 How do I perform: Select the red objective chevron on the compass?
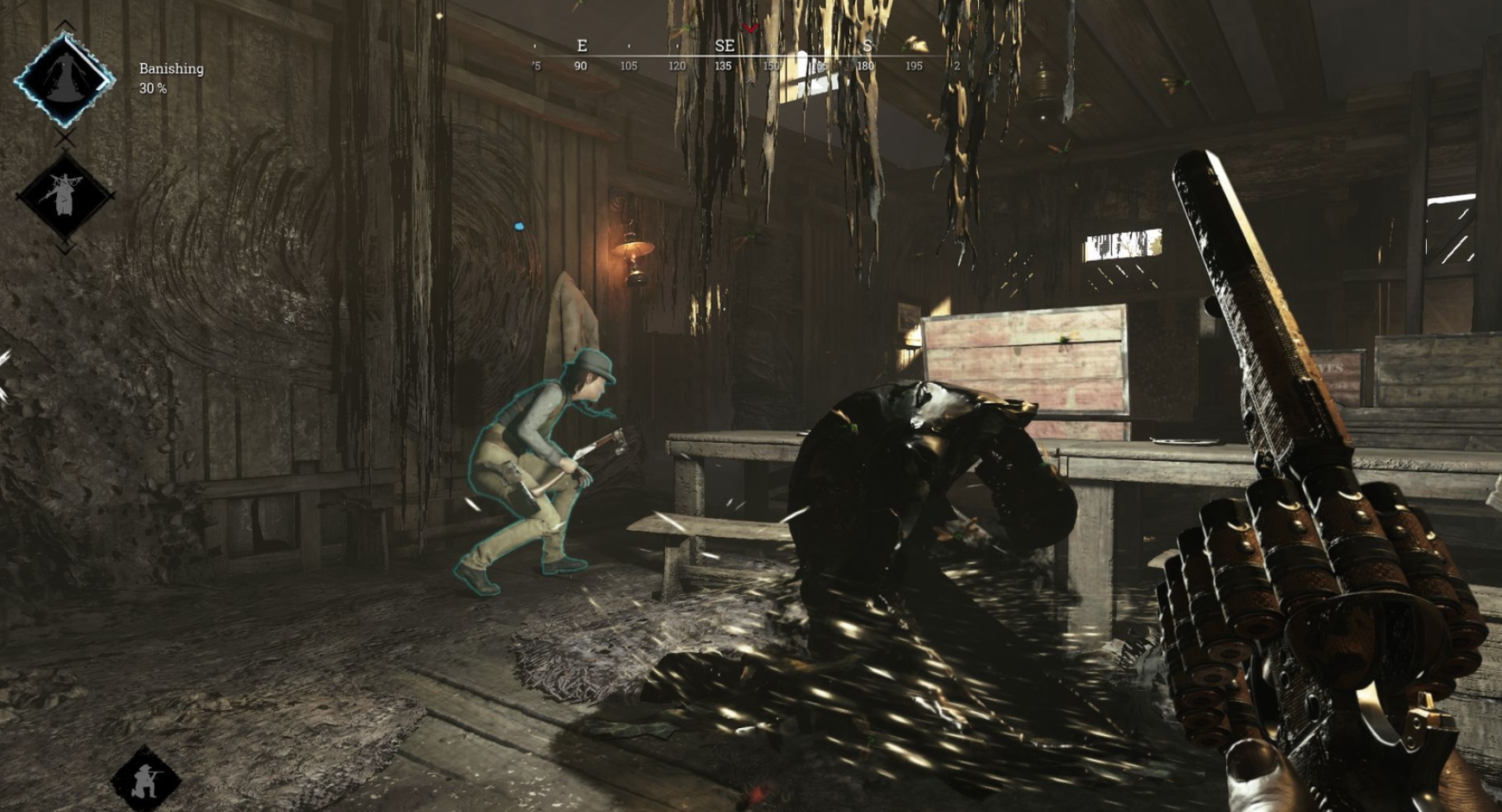point(749,27)
